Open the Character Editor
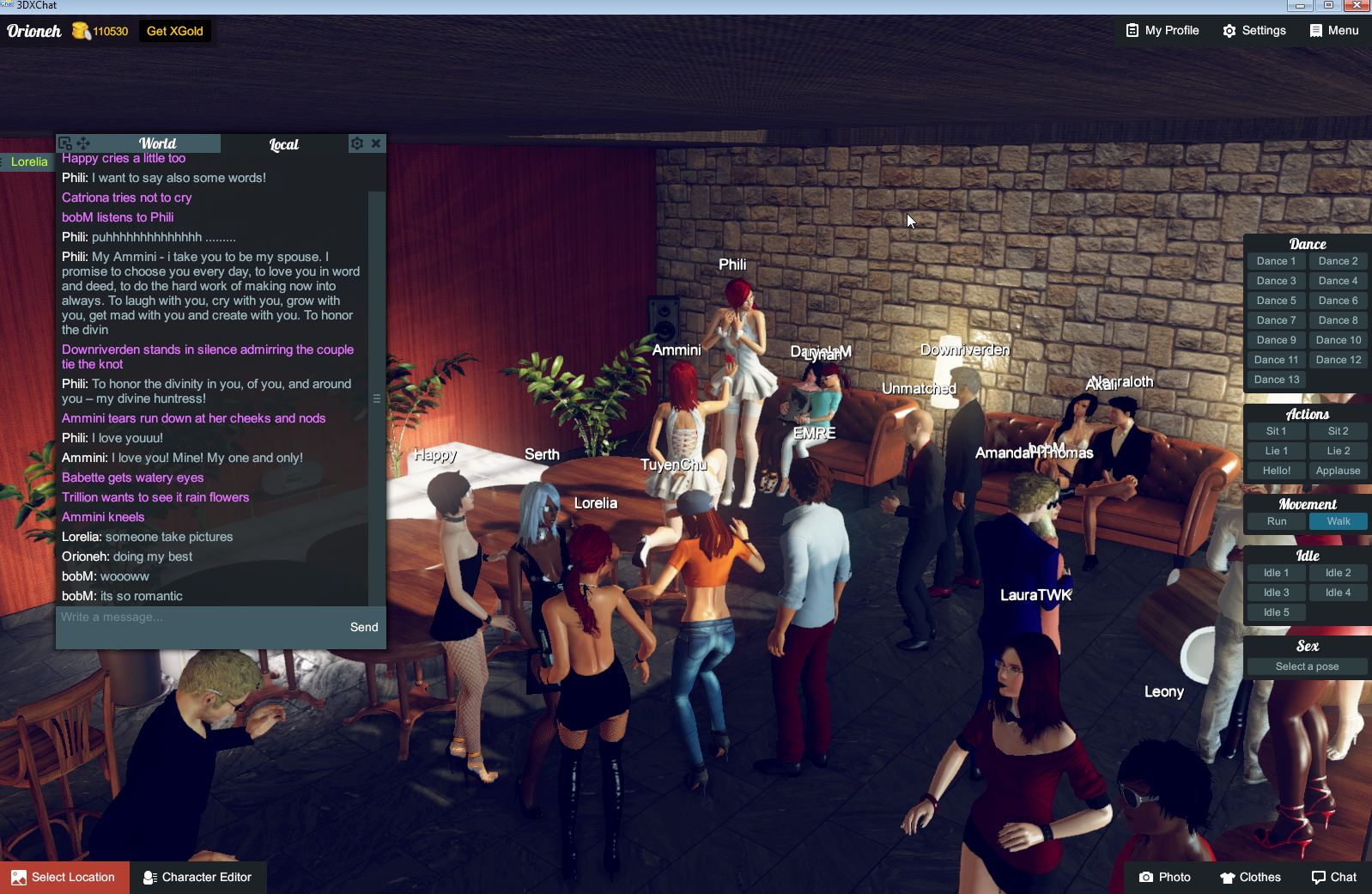The height and width of the screenshot is (894, 1372). tap(198, 877)
